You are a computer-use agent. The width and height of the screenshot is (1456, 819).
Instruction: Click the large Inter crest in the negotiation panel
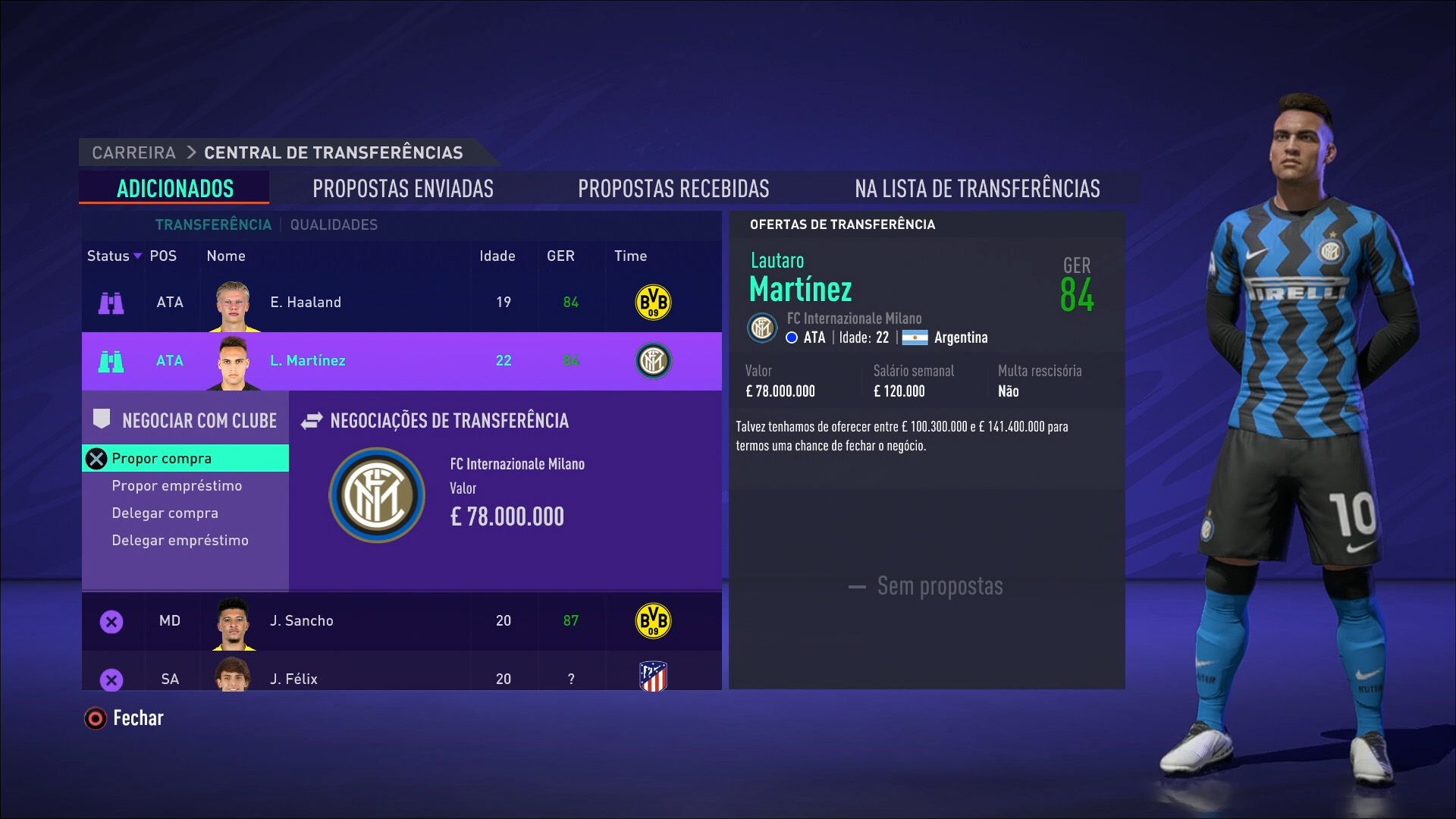[x=377, y=494]
